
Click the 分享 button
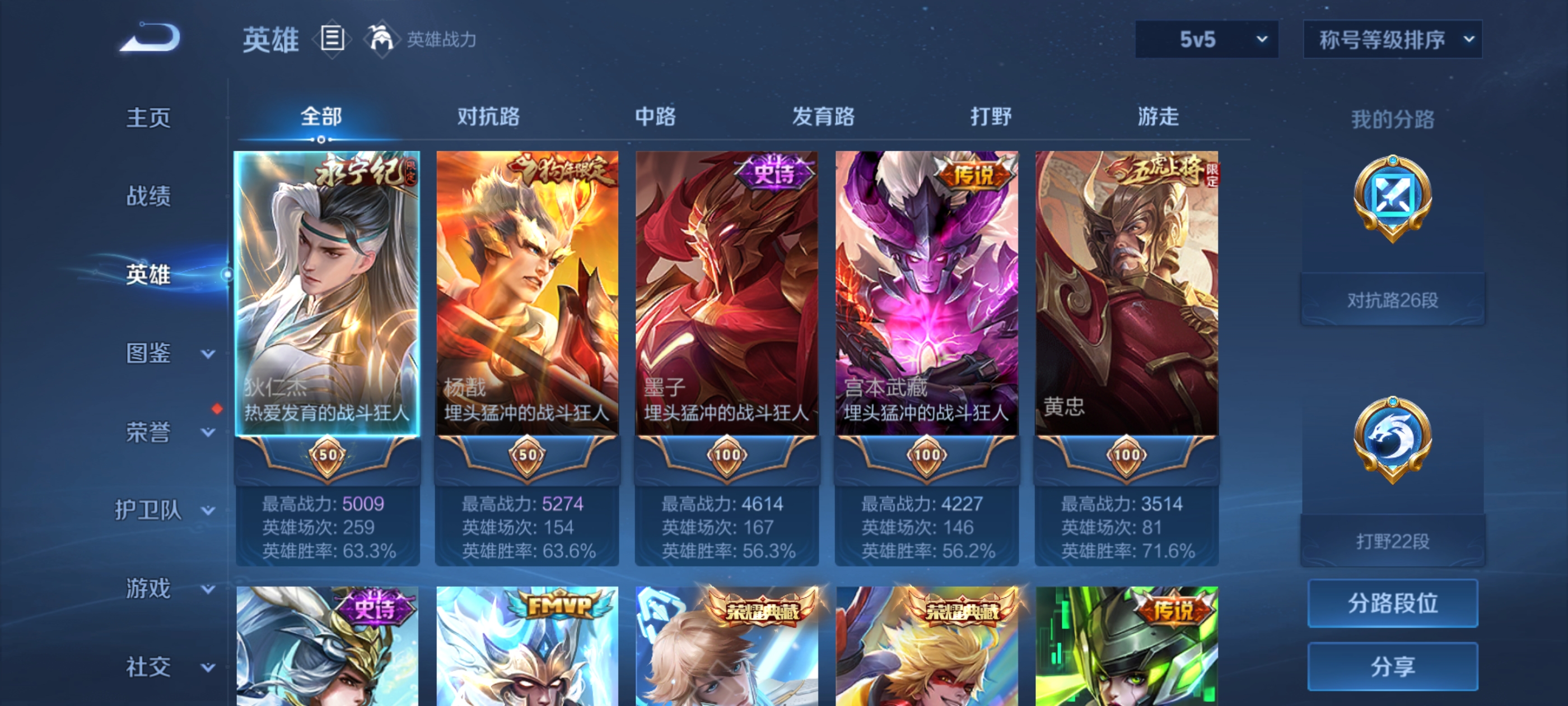click(1394, 667)
